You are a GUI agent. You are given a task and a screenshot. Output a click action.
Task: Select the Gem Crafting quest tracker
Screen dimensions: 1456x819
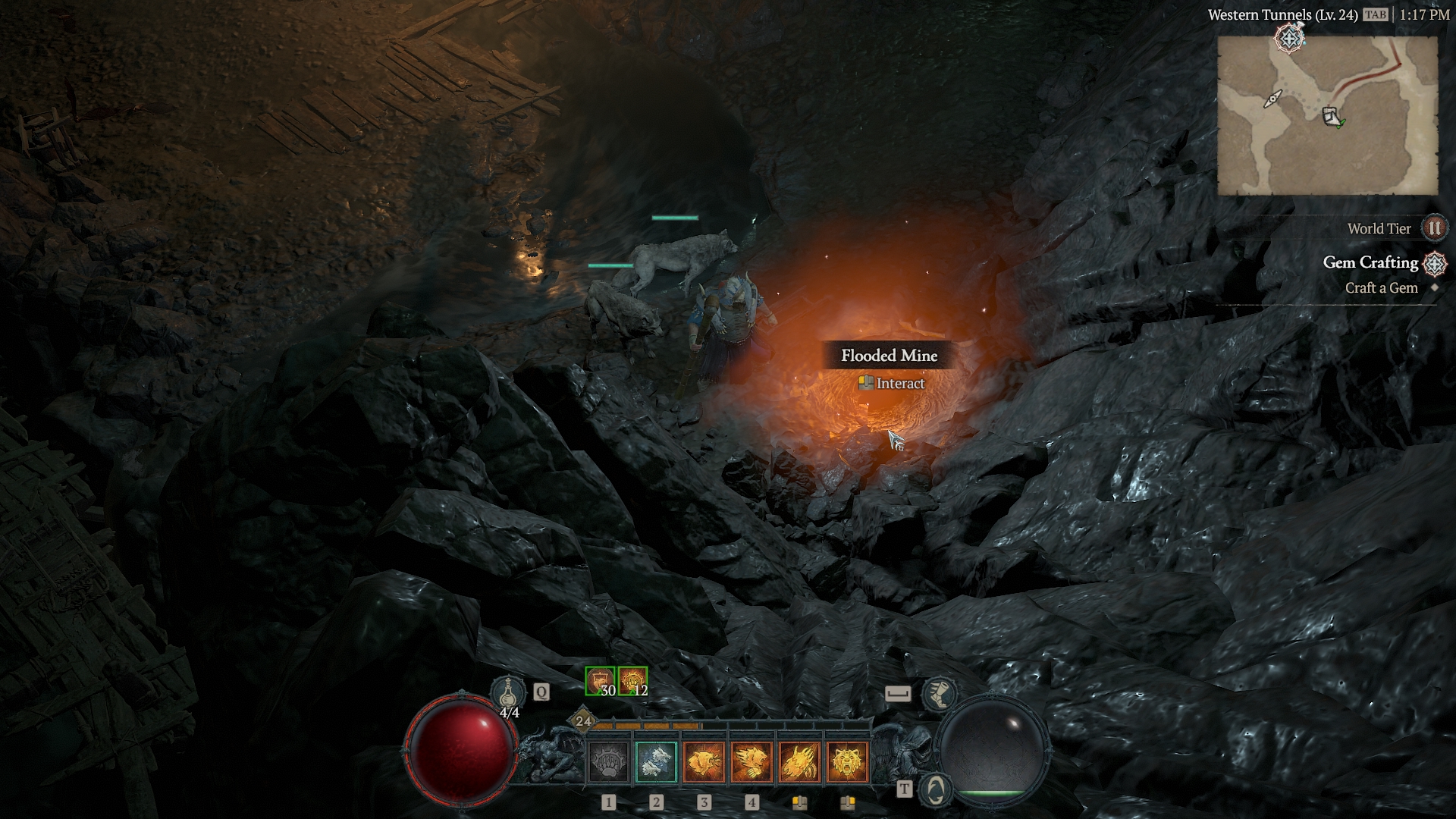1370,262
